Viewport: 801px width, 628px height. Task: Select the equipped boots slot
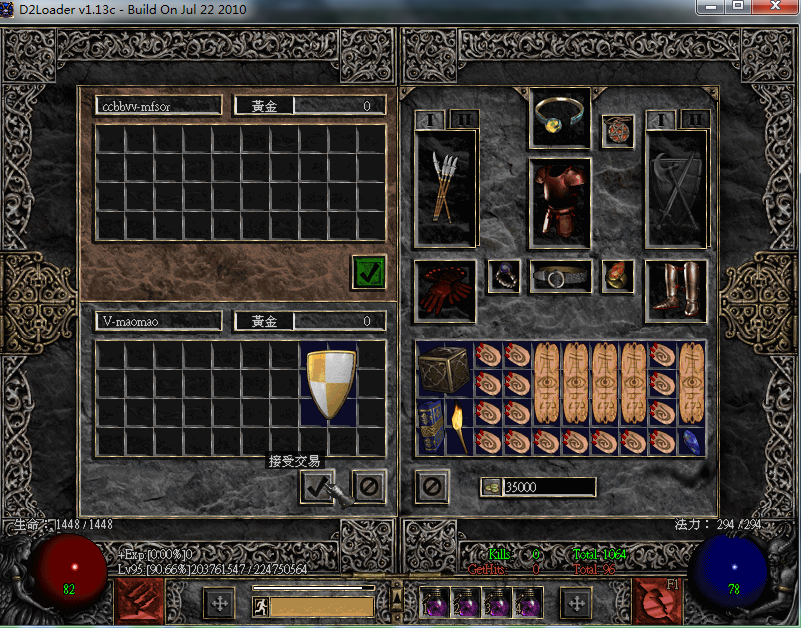pos(676,291)
